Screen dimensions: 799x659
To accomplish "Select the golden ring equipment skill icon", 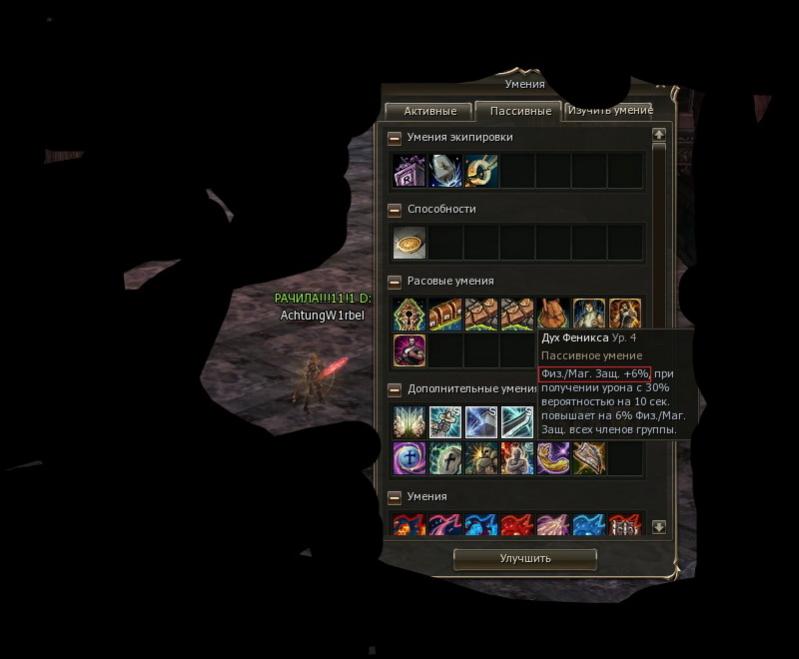I will 481,171.
